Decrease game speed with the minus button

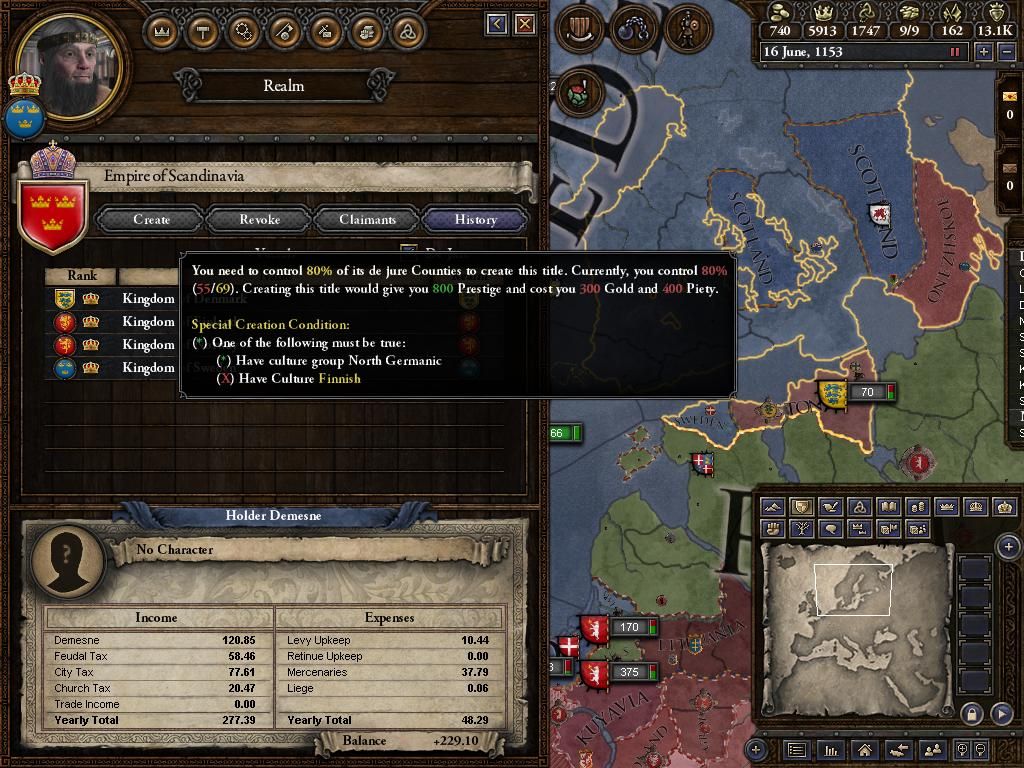click(1006, 52)
